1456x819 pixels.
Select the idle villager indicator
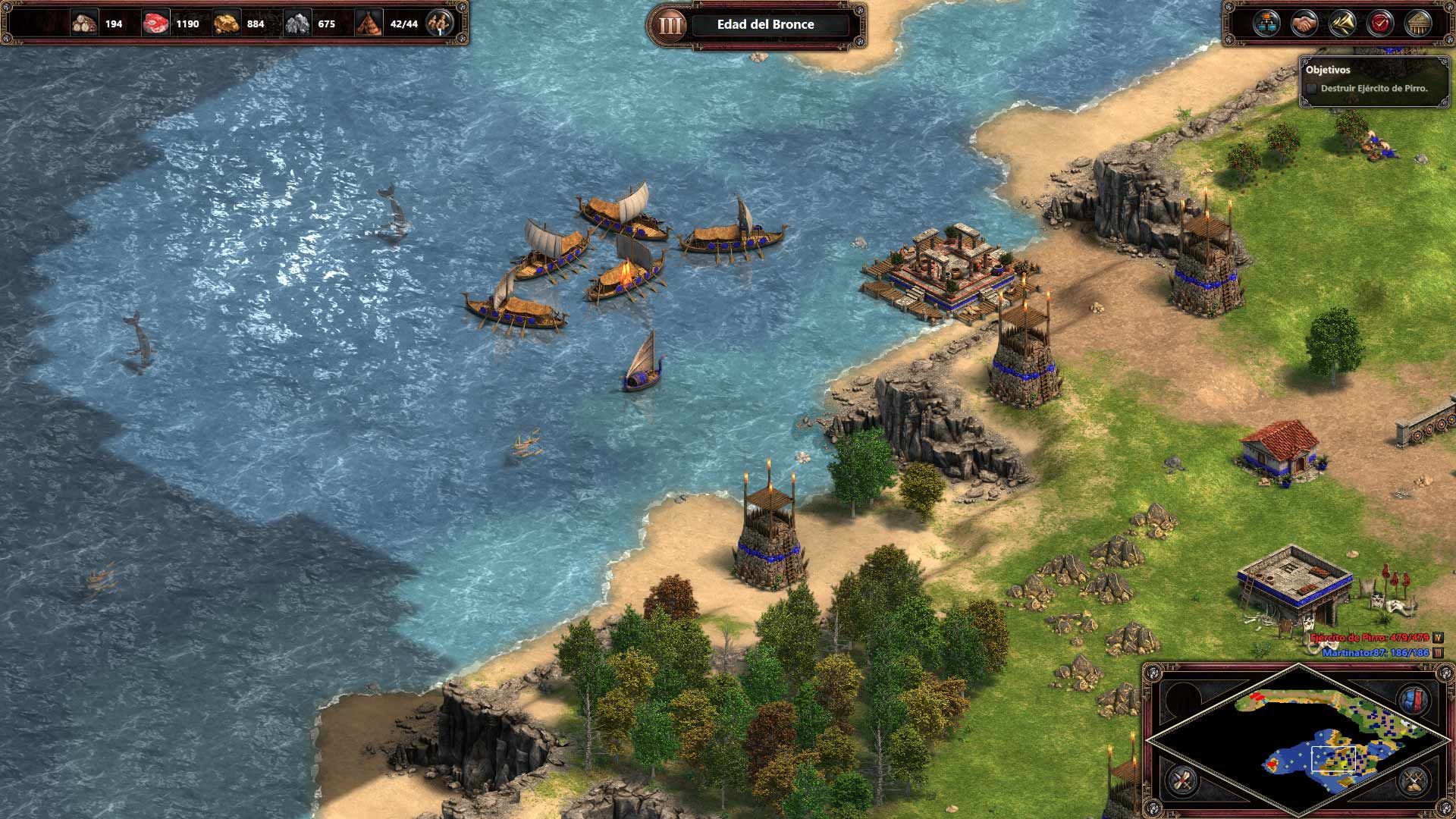(441, 24)
